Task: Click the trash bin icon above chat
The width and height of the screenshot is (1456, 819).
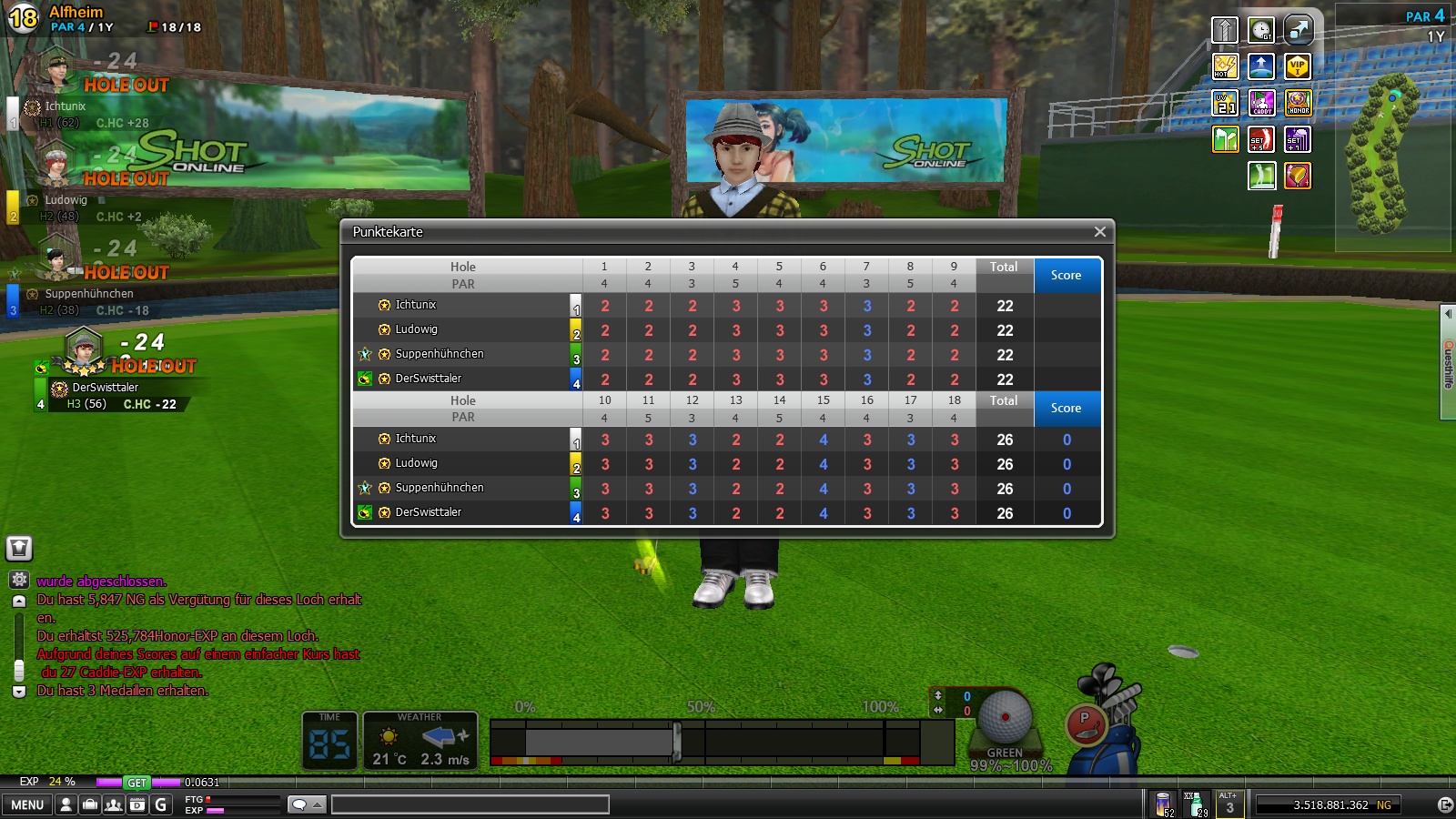Action: click(19, 548)
